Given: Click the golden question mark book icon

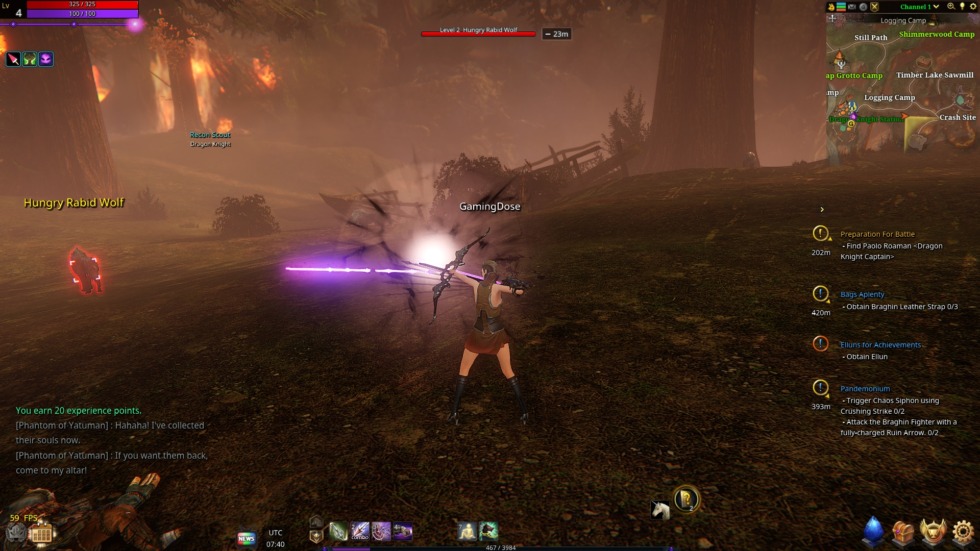Looking at the screenshot, I should tap(686, 498).
